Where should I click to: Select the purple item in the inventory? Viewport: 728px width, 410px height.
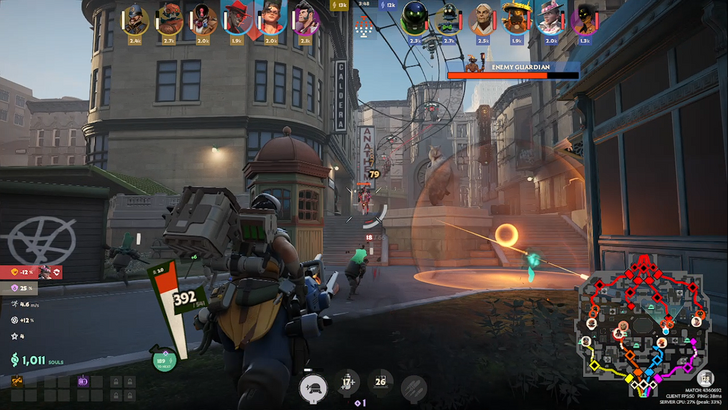click(84, 381)
